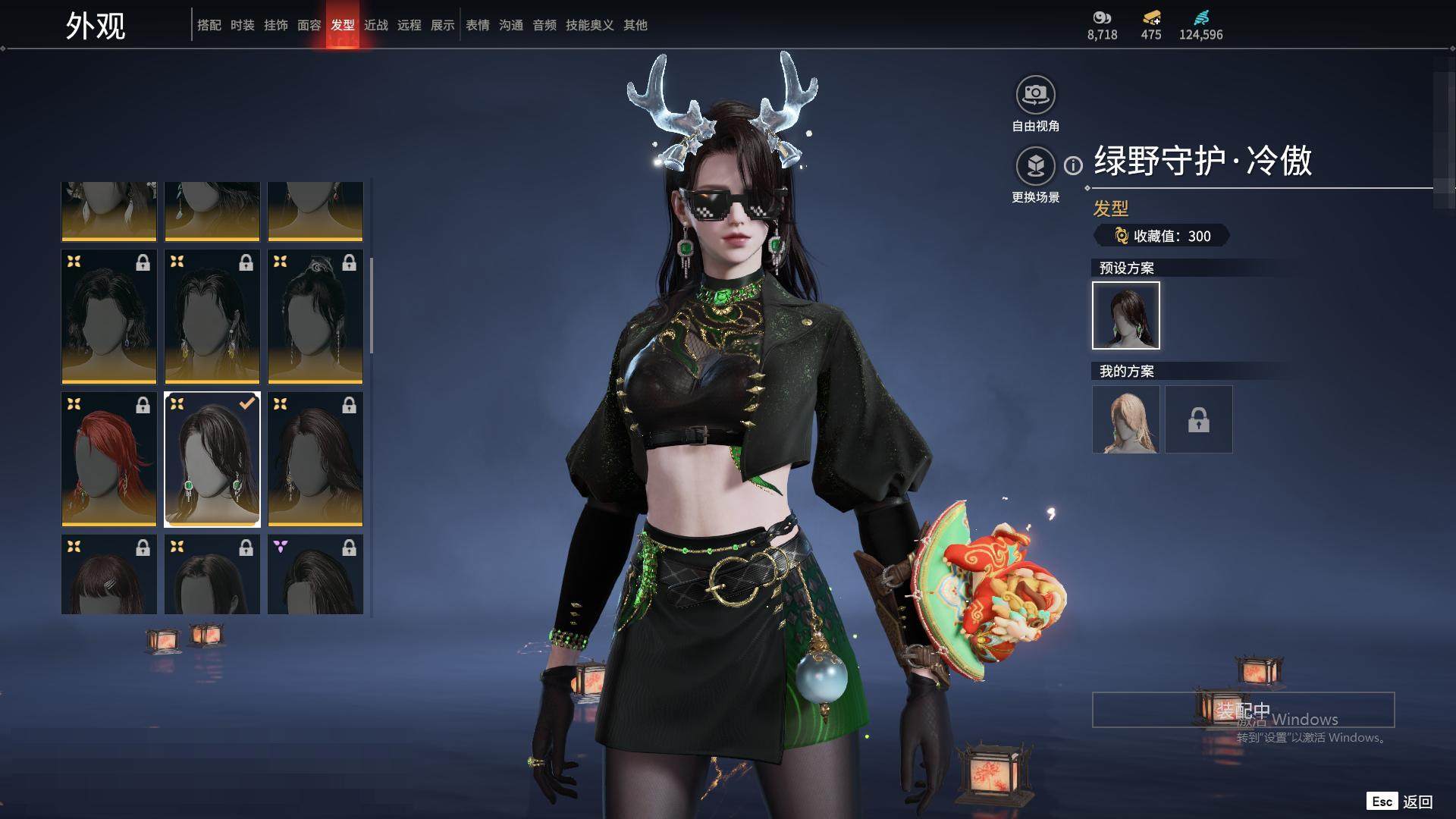Select the red hairstyle thumbnail
This screenshot has width=1456, height=819.
(x=109, y=459)
